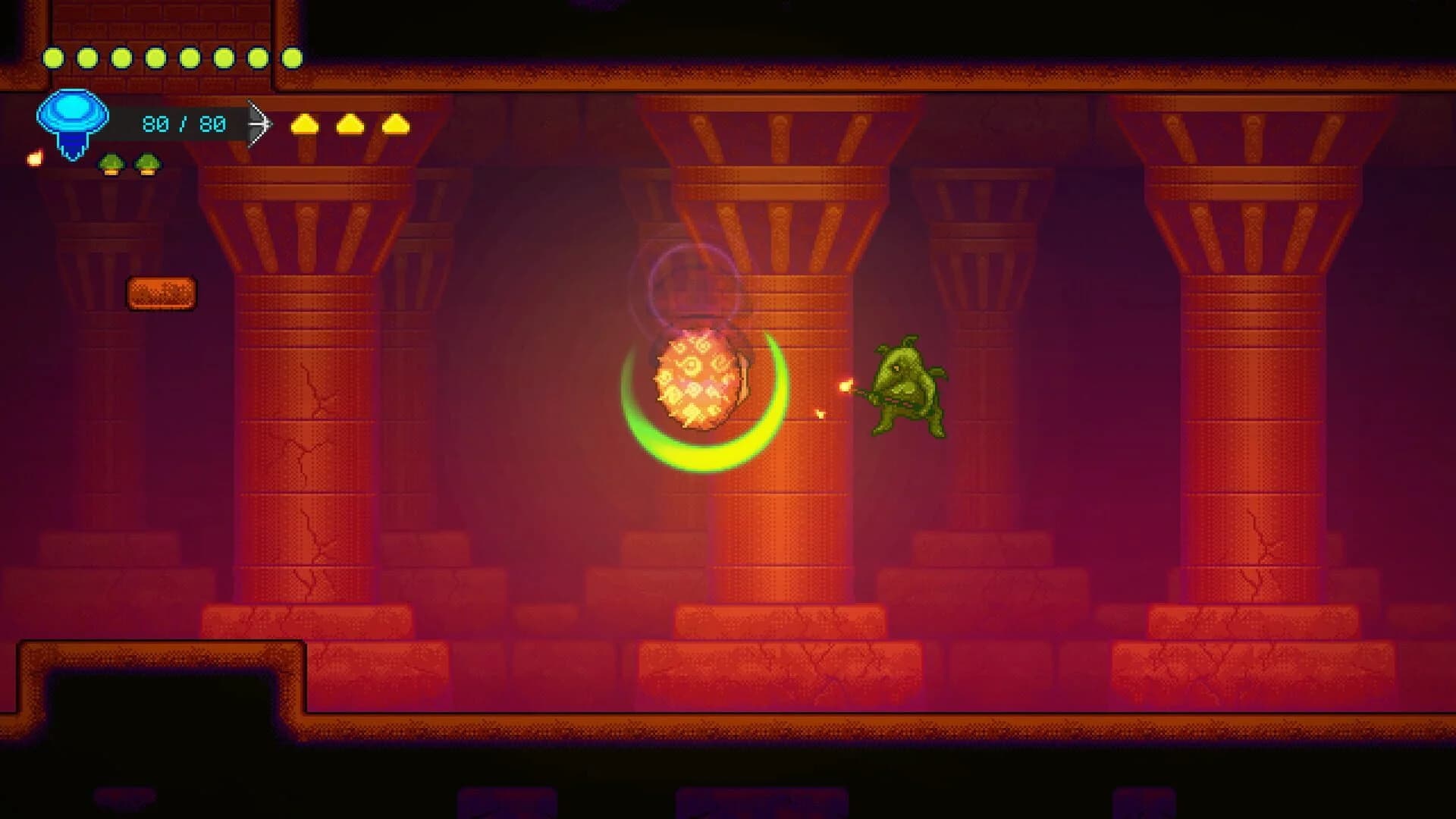This screenshot has height=819, width=1456.
Task: Click the leftmost green pip above the health bar
Action: [53, 58]
